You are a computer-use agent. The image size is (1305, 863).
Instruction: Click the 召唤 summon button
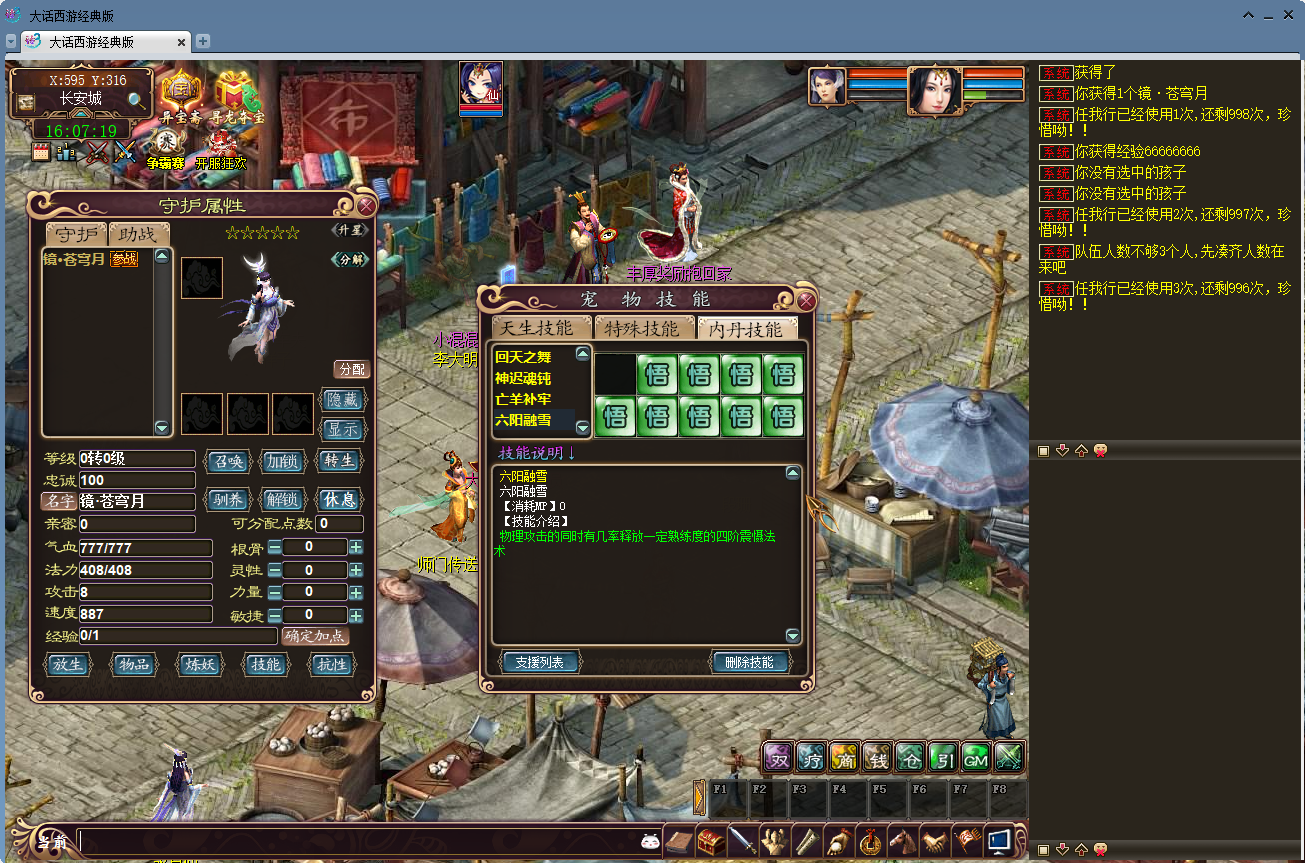point(226,461)
